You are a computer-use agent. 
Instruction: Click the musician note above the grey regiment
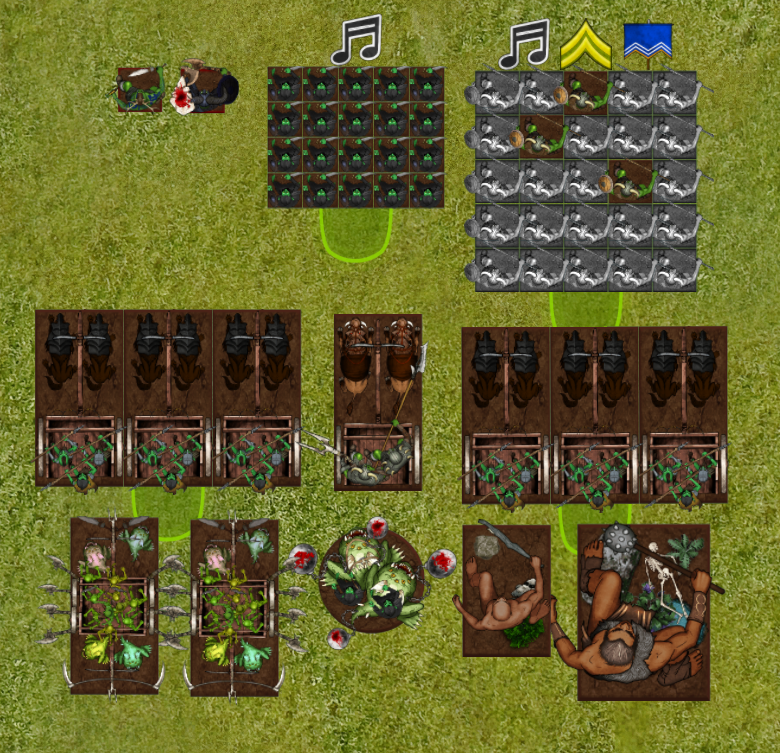[x=524, y=45]
